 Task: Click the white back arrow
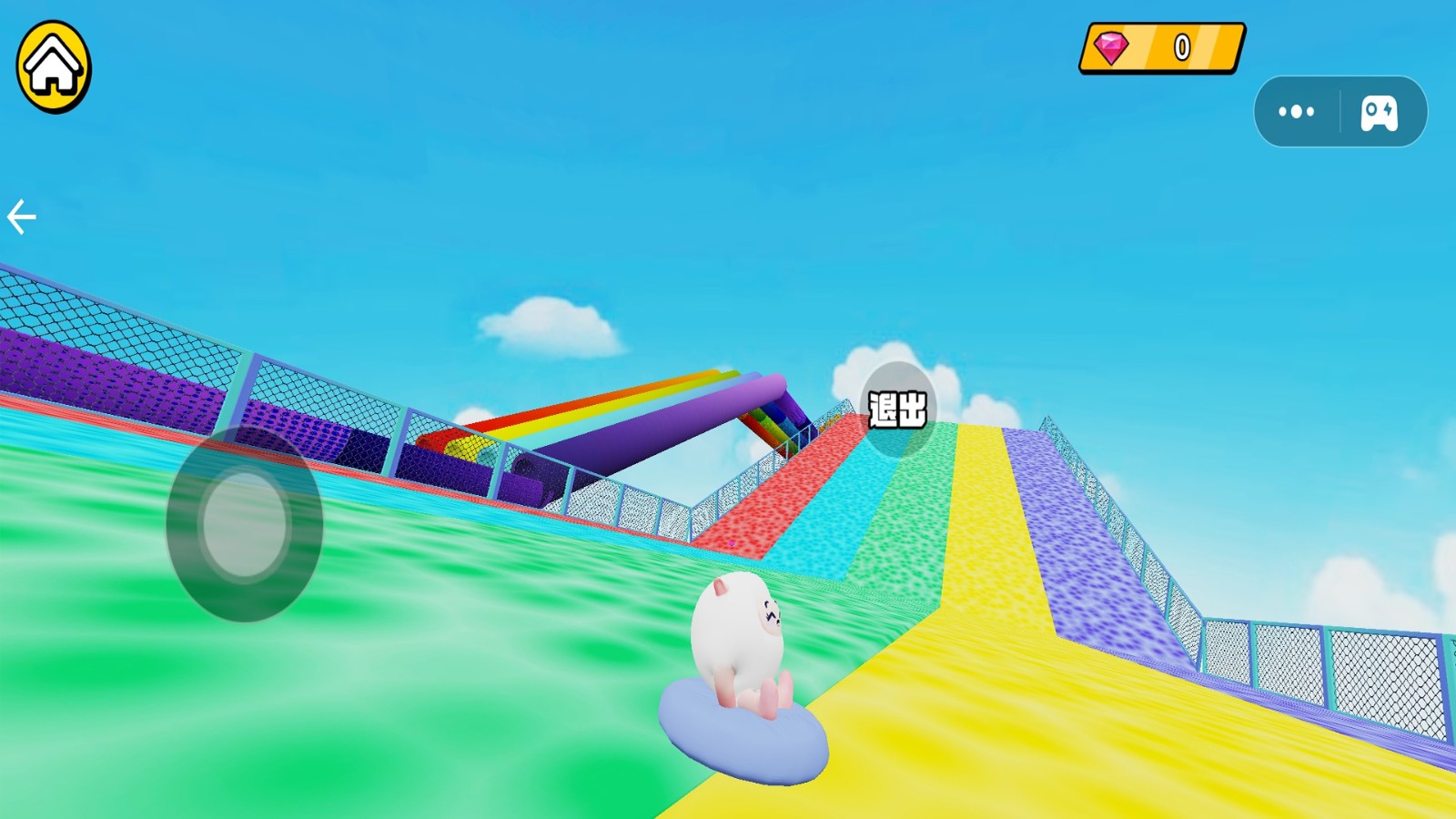22,217
